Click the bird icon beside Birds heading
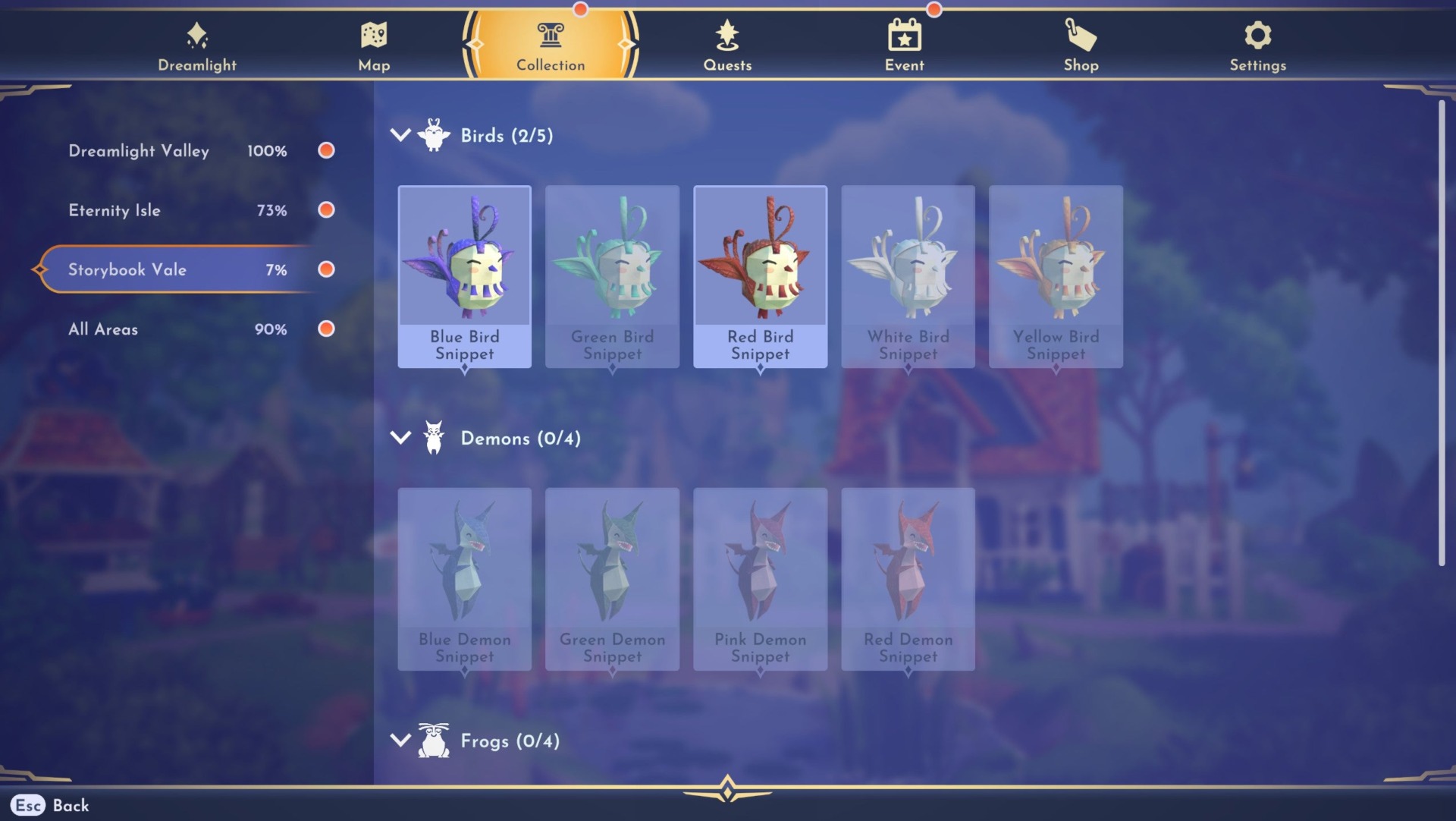 click(433, 136)
